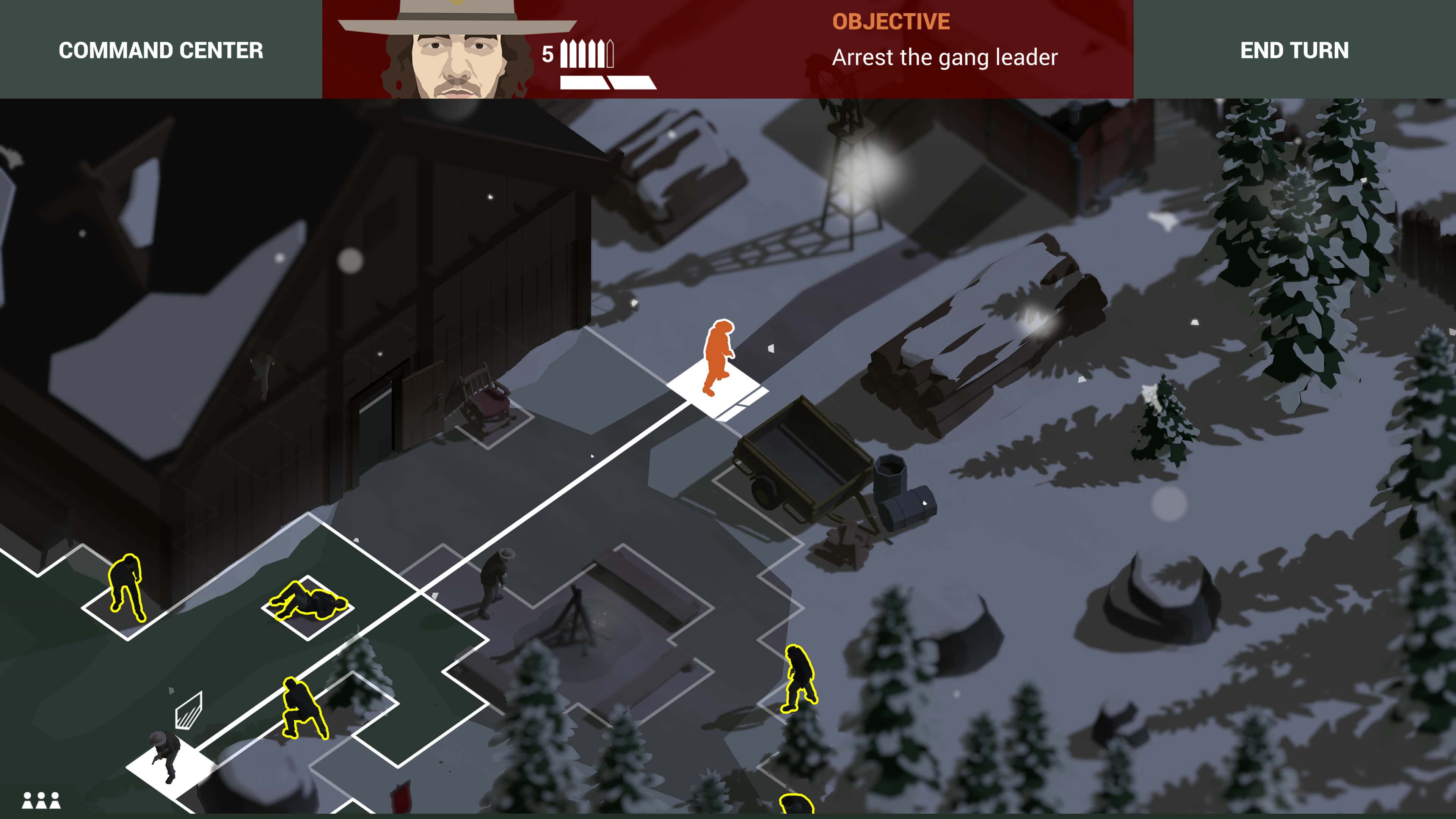Open the Command Center

pos(160,51)
